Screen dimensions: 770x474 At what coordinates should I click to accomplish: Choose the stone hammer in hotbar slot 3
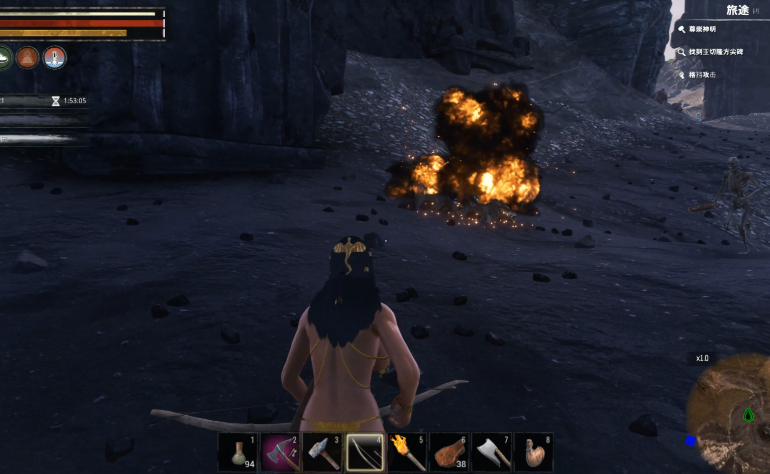coord(322,453)
